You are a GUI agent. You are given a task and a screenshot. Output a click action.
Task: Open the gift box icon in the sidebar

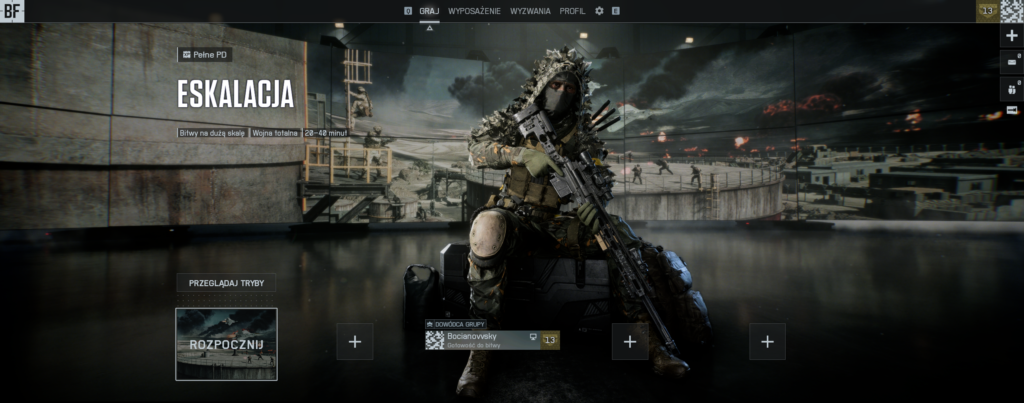pos(1011,88)
